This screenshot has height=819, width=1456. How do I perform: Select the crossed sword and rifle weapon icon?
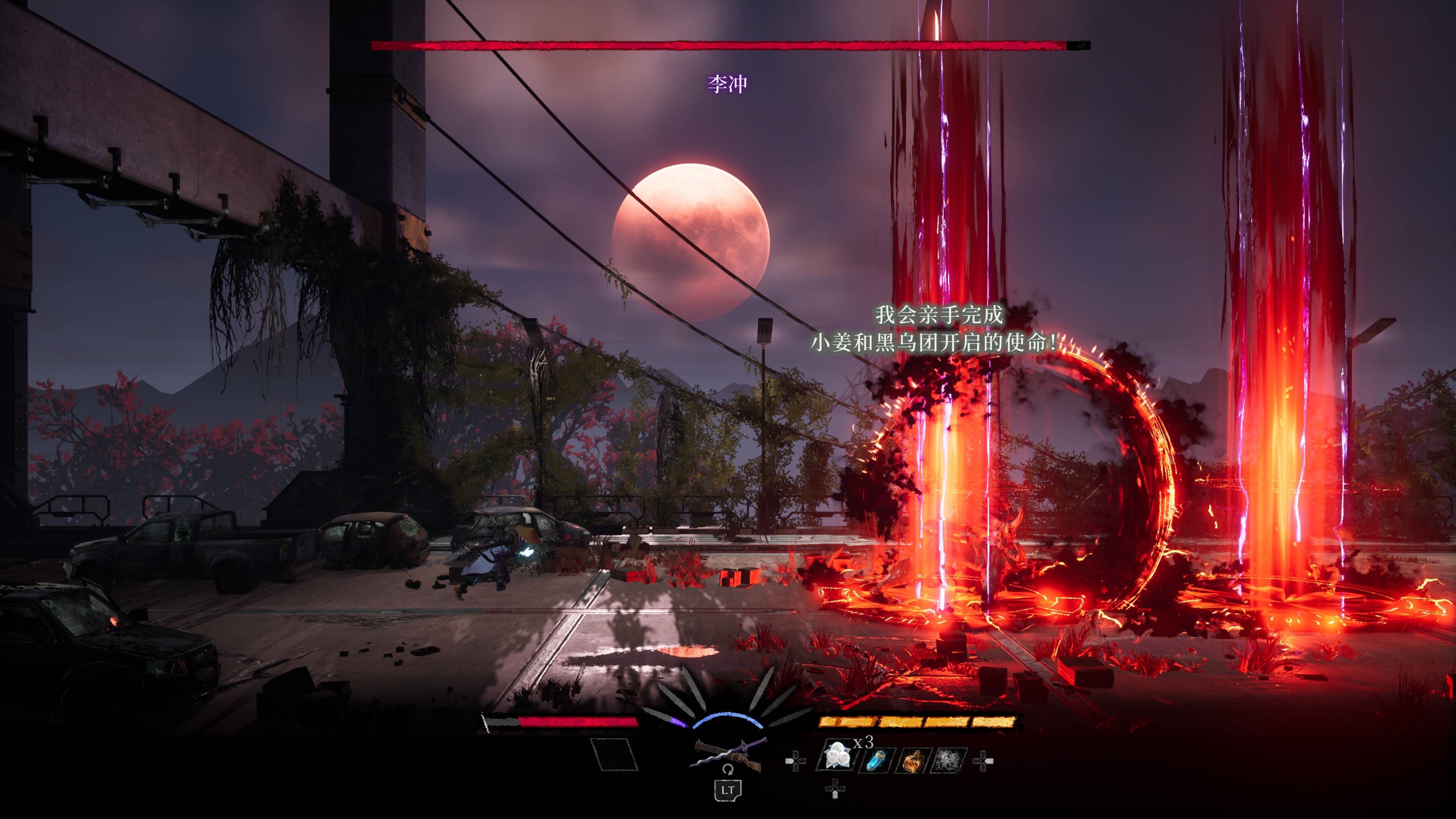coord(728,755)
